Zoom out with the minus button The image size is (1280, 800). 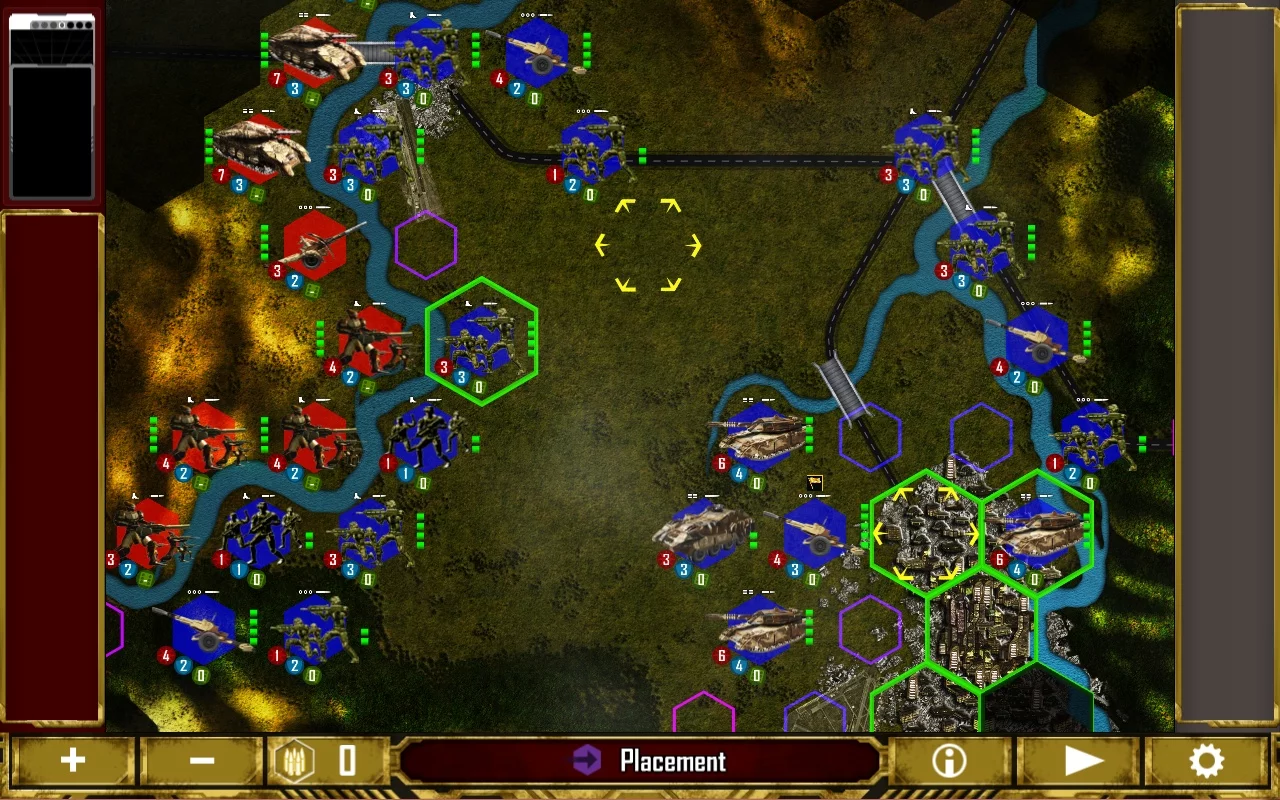pos(202,762)
